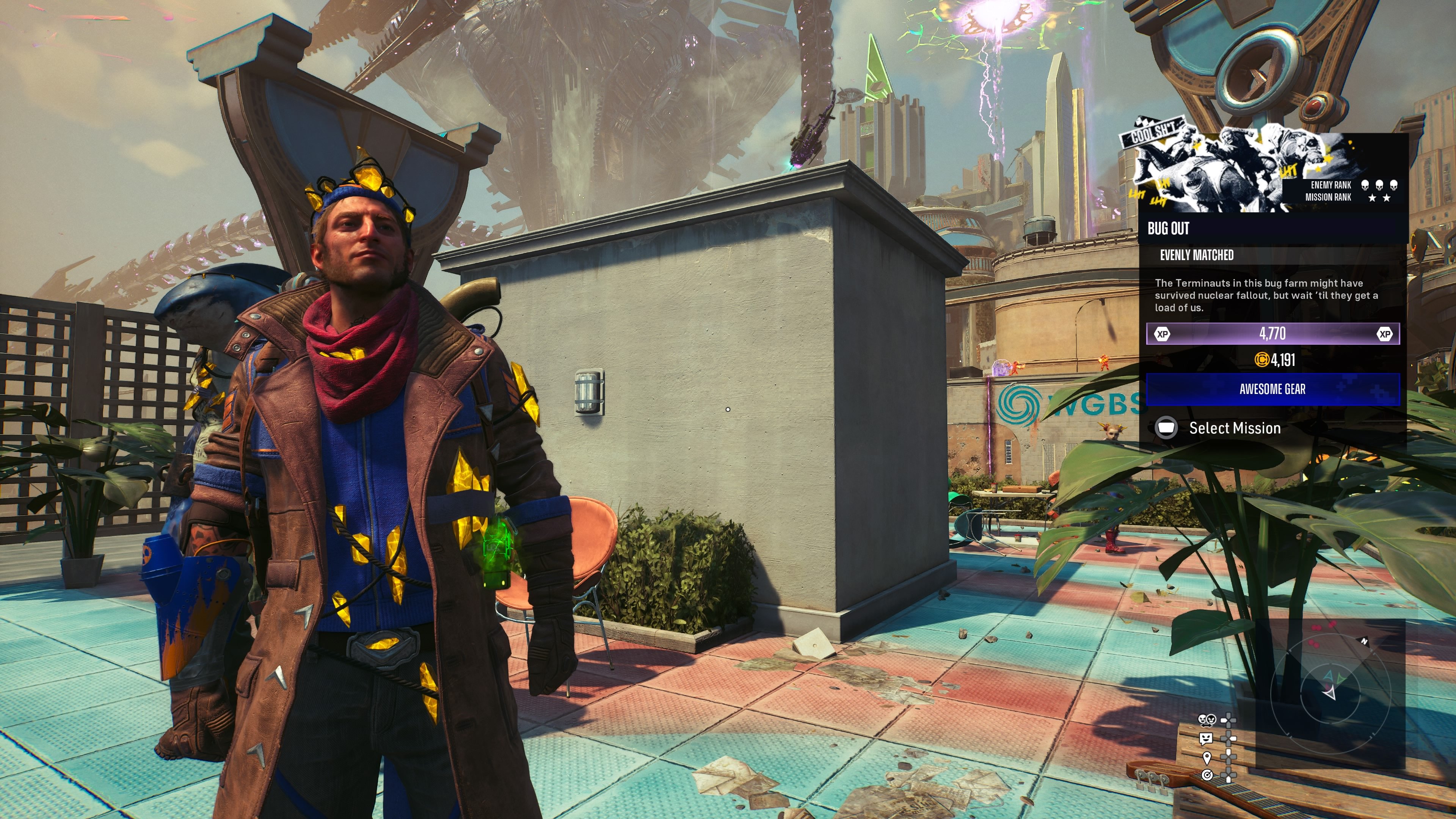Click the Awesome Gear reward bar
This screenshot has width=1456, height=819.
(1272, 389)
